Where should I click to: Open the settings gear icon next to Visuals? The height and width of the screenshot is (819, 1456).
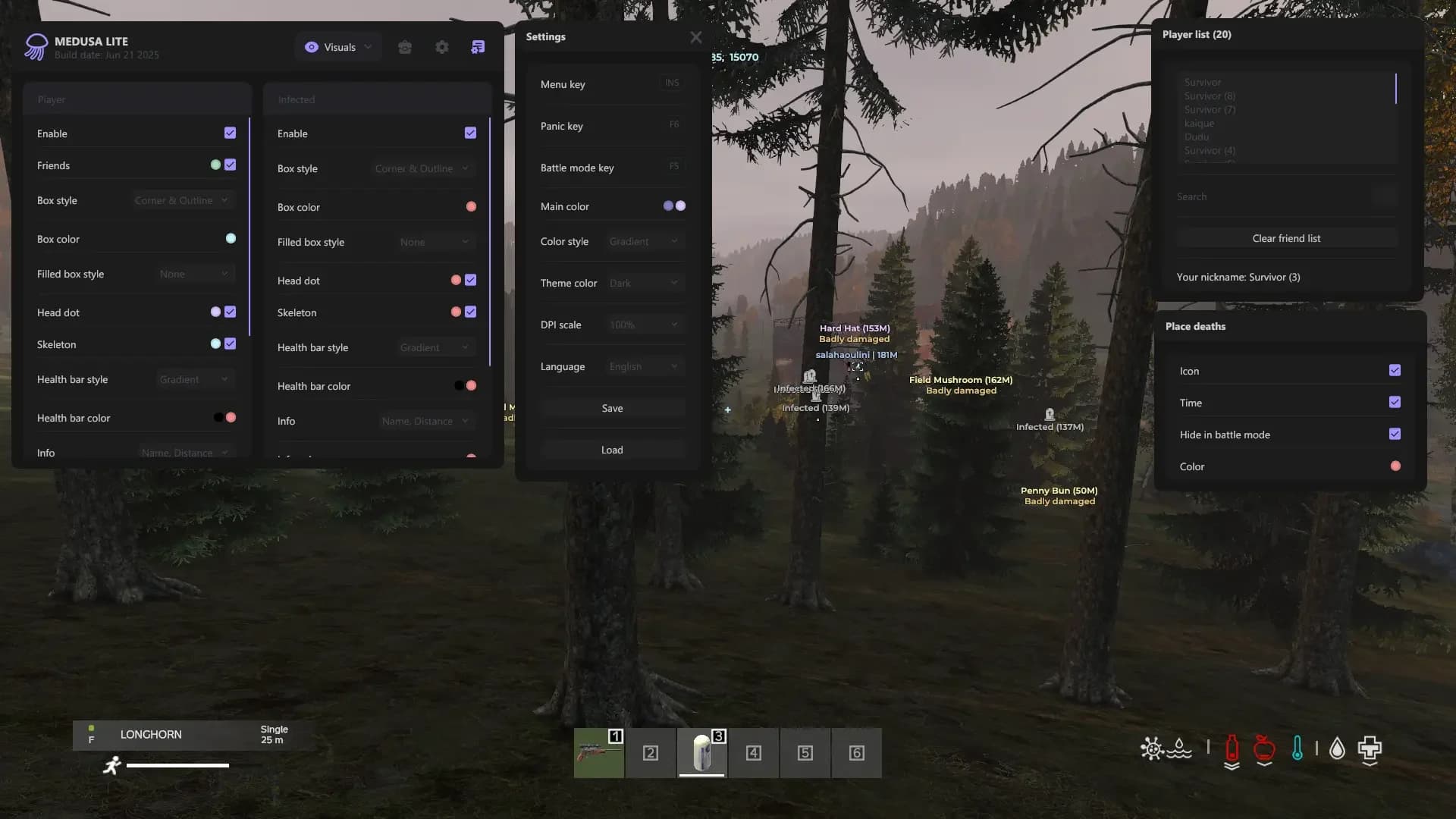(442, 46)
